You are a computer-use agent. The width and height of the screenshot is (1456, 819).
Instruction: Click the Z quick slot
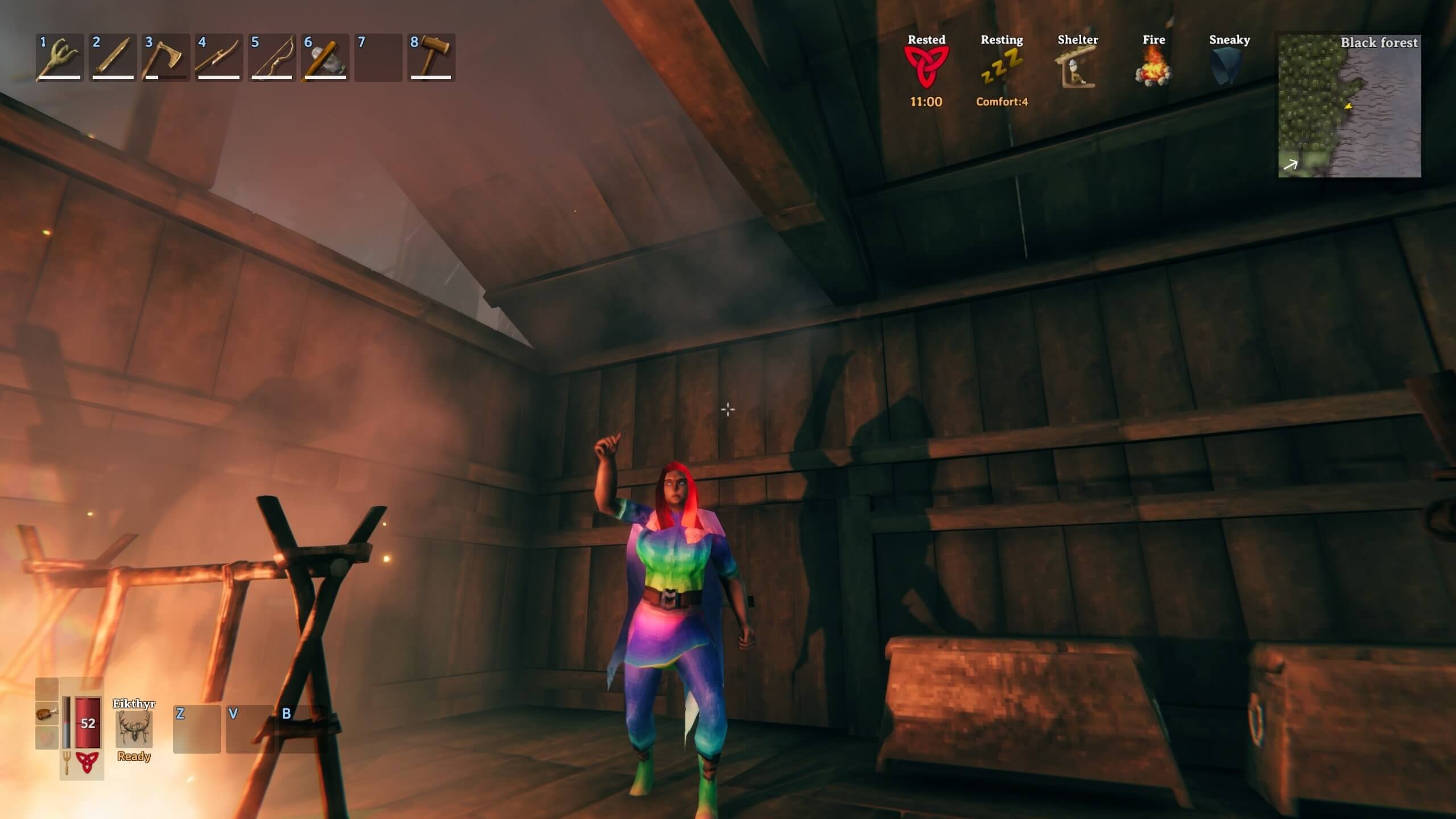click(196, 730)
